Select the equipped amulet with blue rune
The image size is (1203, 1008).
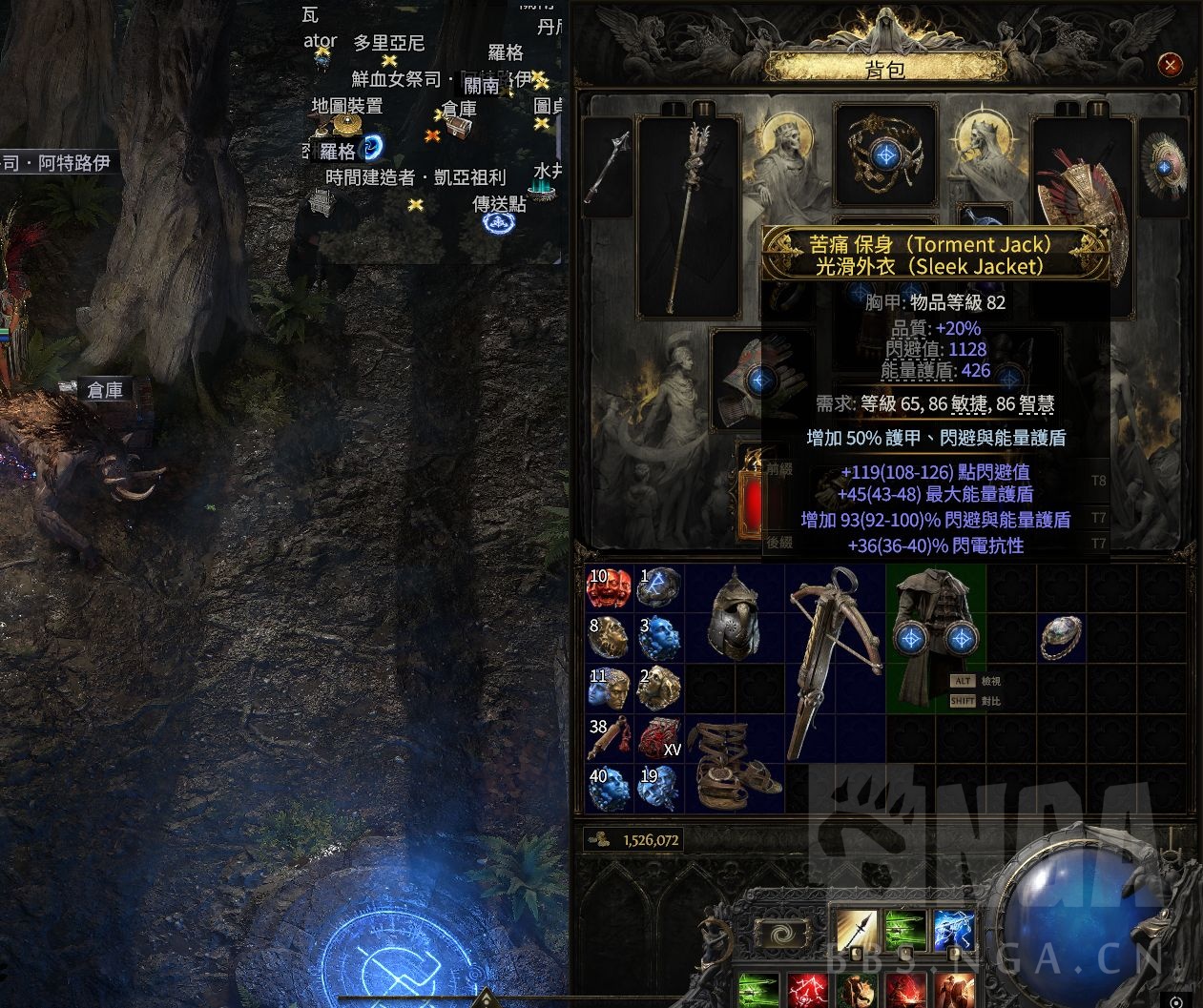(883, 152)
